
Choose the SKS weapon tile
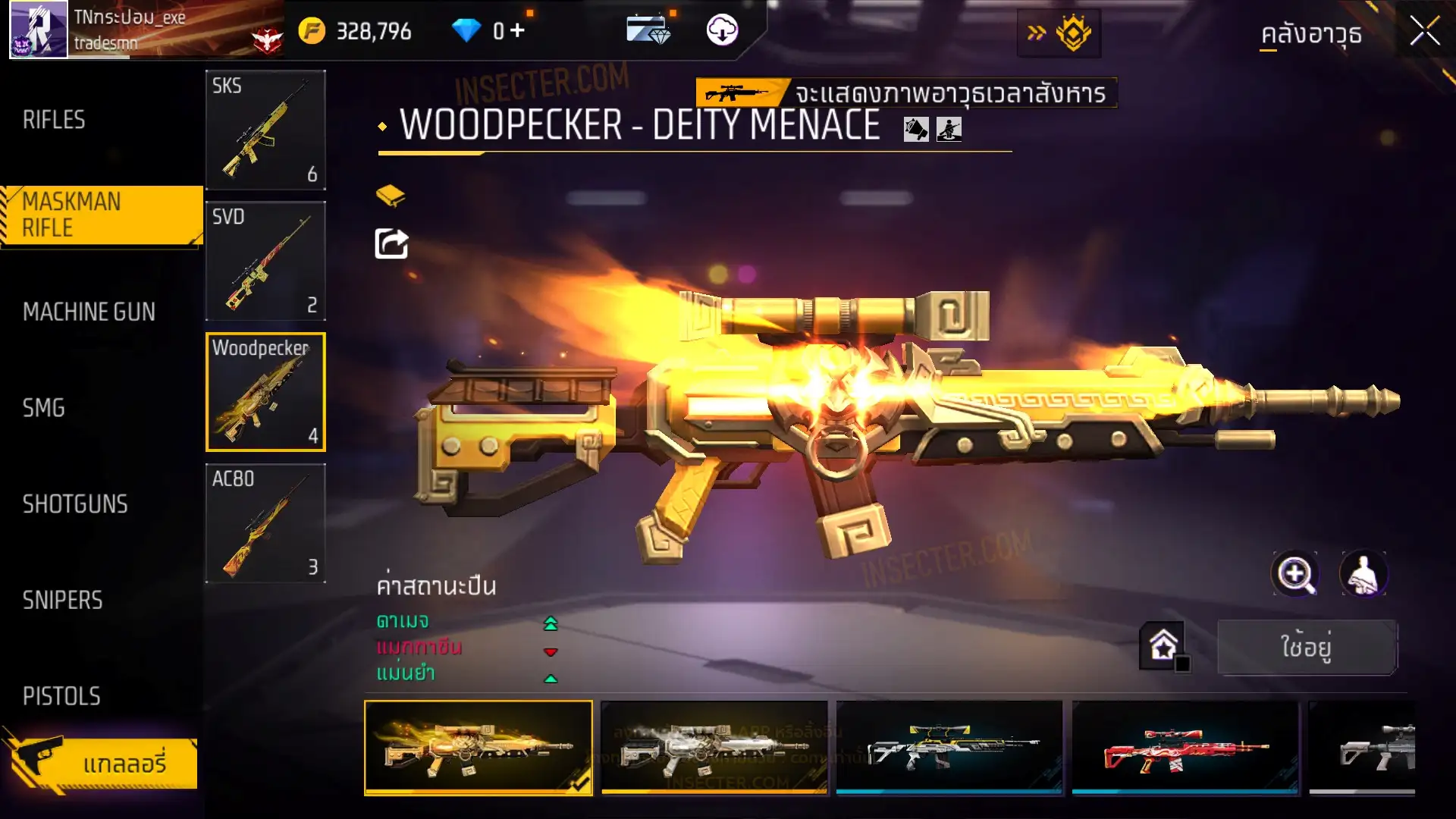265,130
